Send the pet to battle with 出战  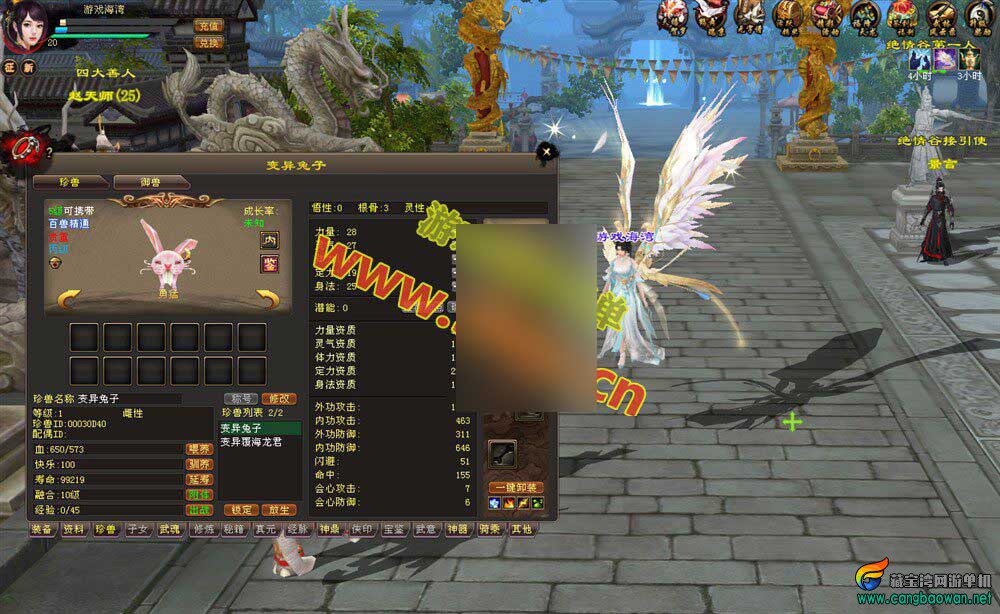(199, 509)
